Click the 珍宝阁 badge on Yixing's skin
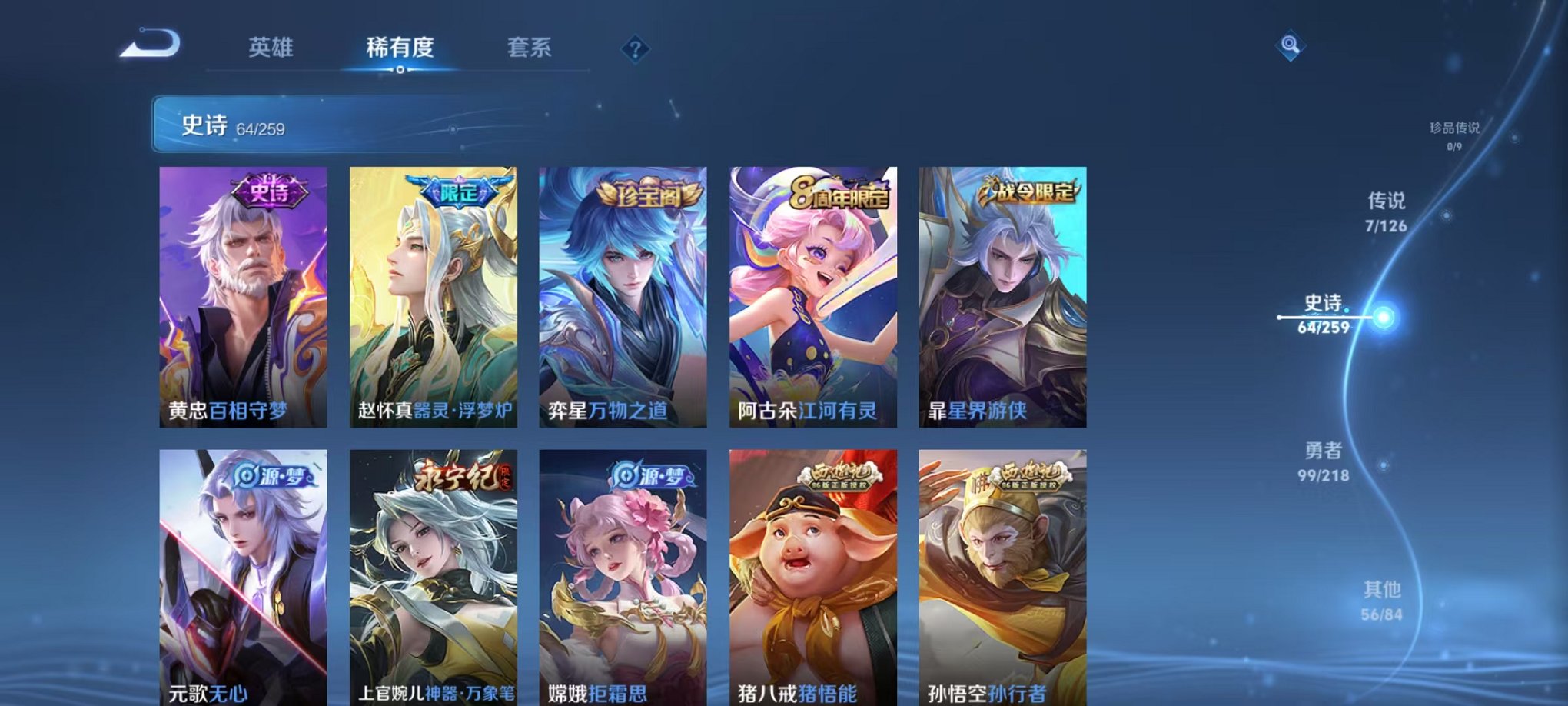 (635, 193)
